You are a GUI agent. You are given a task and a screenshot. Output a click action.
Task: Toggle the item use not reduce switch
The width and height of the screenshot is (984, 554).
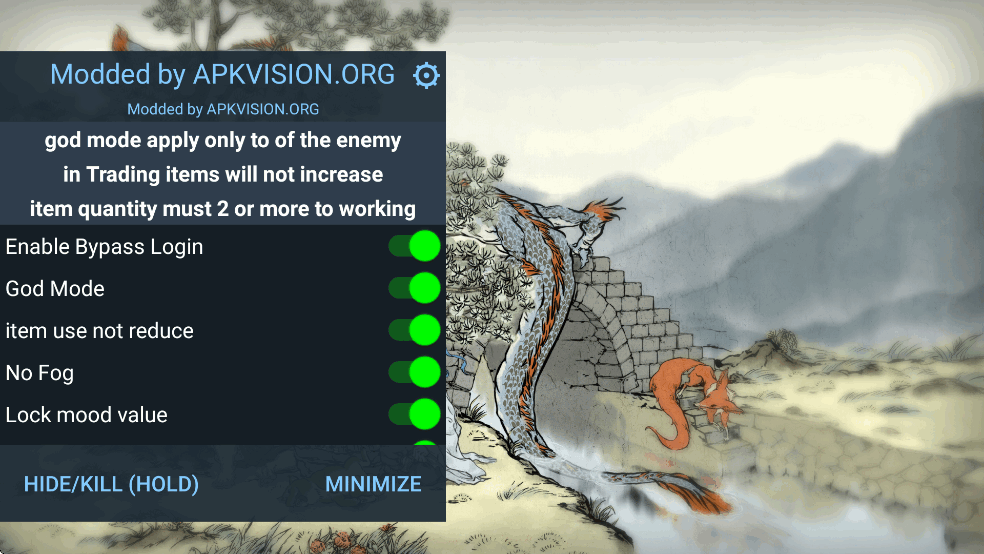[x=415, y=330]
